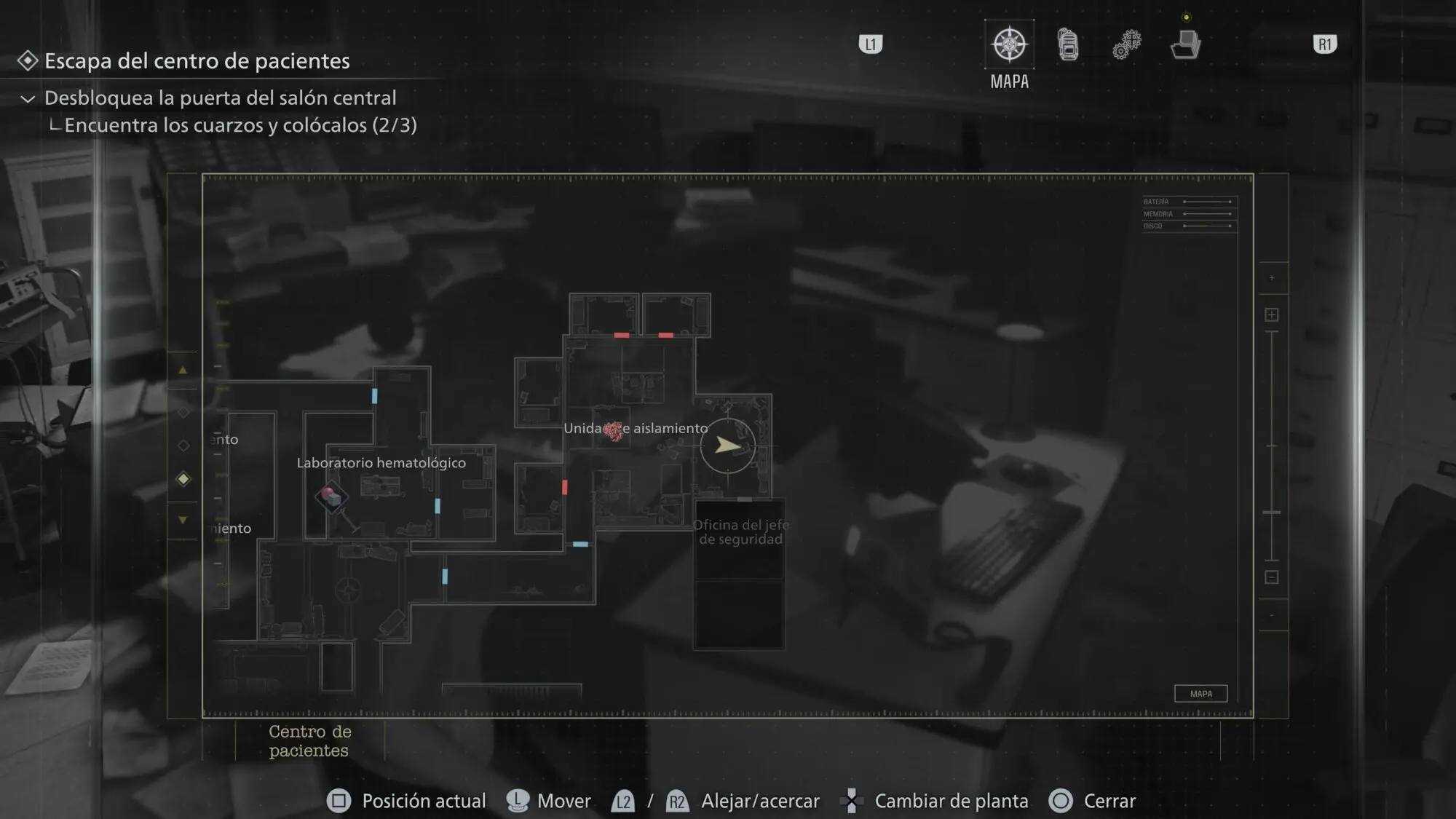The width and height of the screenshot is (1456, 819).
Task: Select the item marker in Laboratorio hematológico
Action: coord(331,497)
